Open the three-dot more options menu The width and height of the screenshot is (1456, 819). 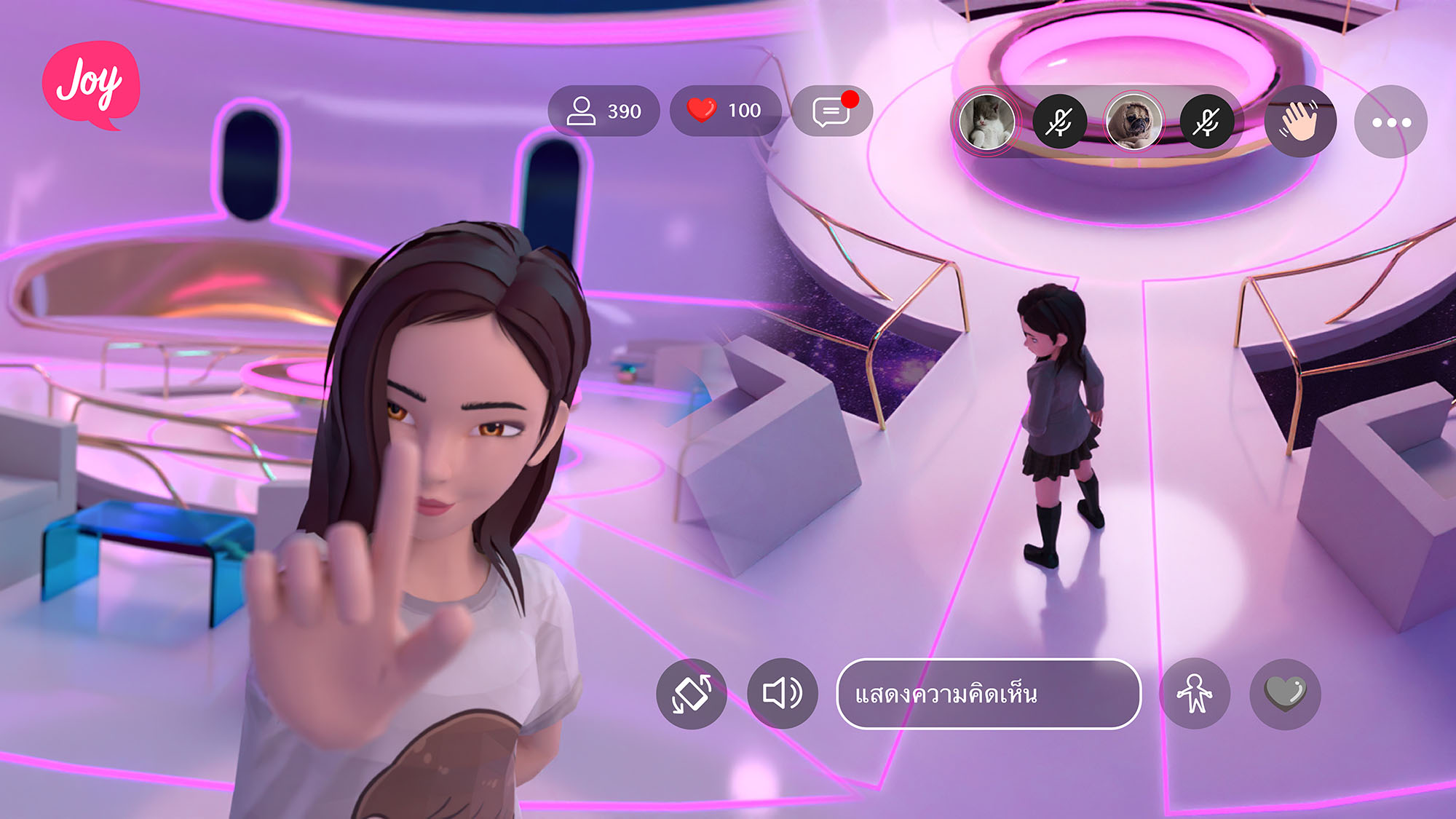(x=1390, y=122)
